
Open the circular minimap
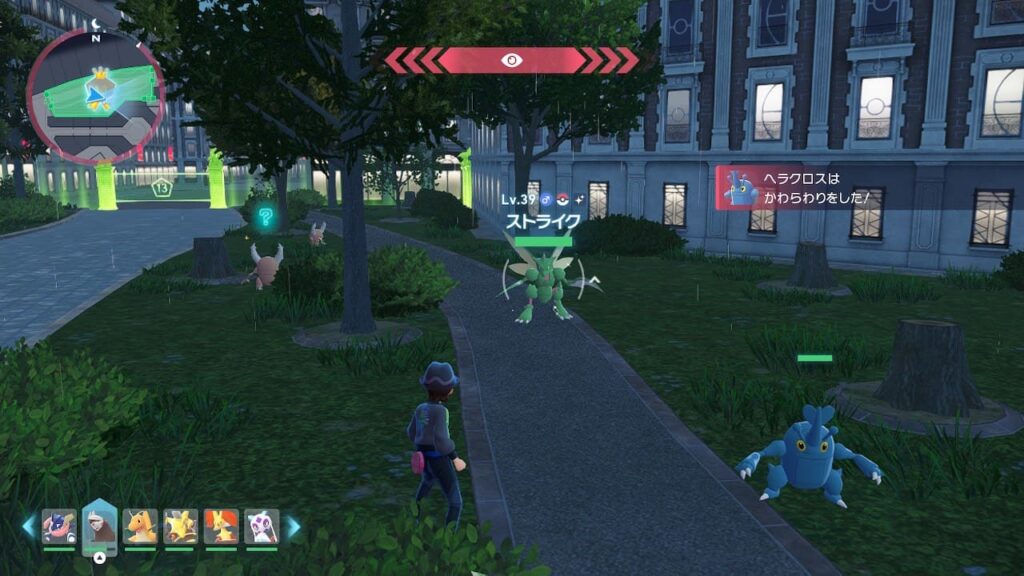click(96, 97)
